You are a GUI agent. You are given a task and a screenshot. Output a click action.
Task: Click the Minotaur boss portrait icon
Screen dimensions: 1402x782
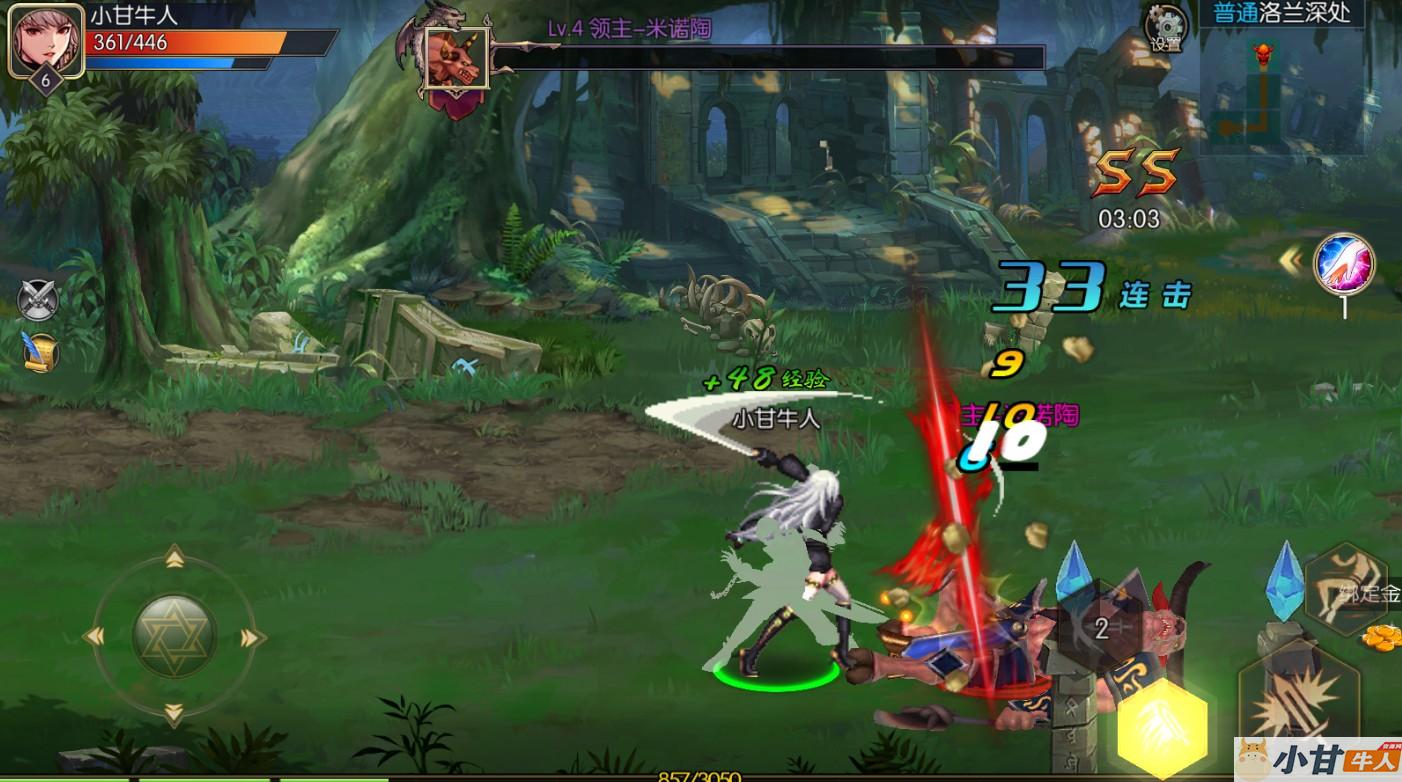click(x=456, y=58)
